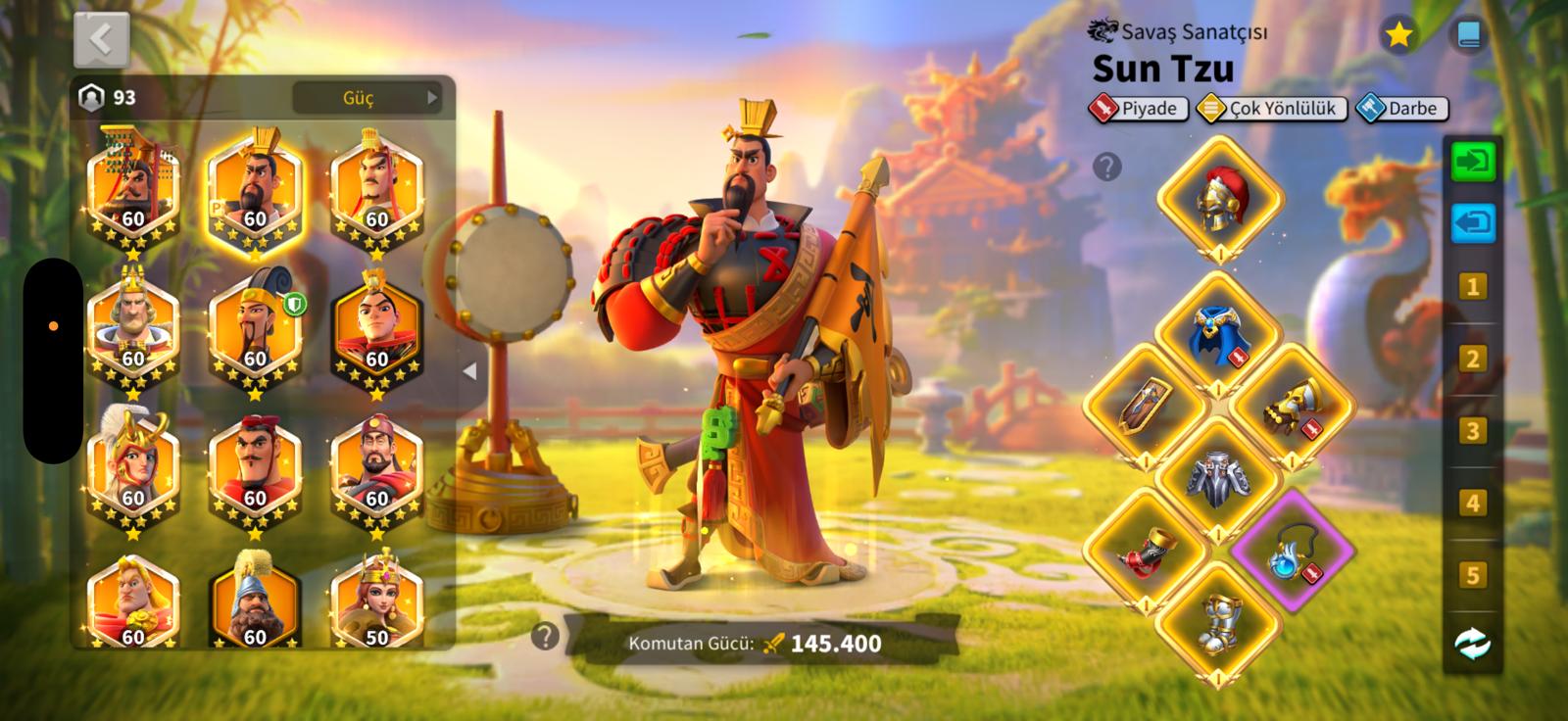Select the golden boots slot

[x=1218, y=623]
